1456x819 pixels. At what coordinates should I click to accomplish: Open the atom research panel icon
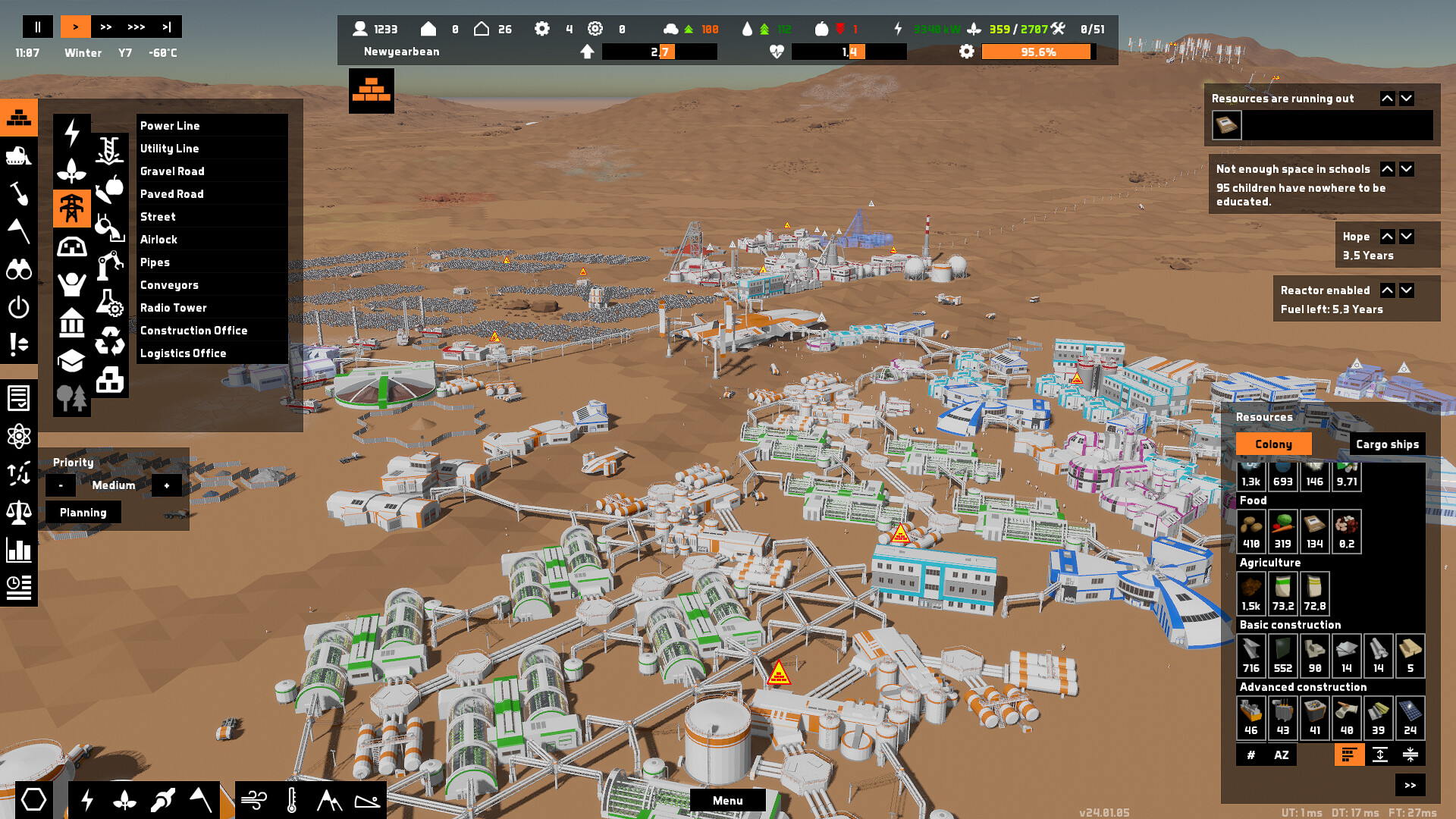[20, 436]
